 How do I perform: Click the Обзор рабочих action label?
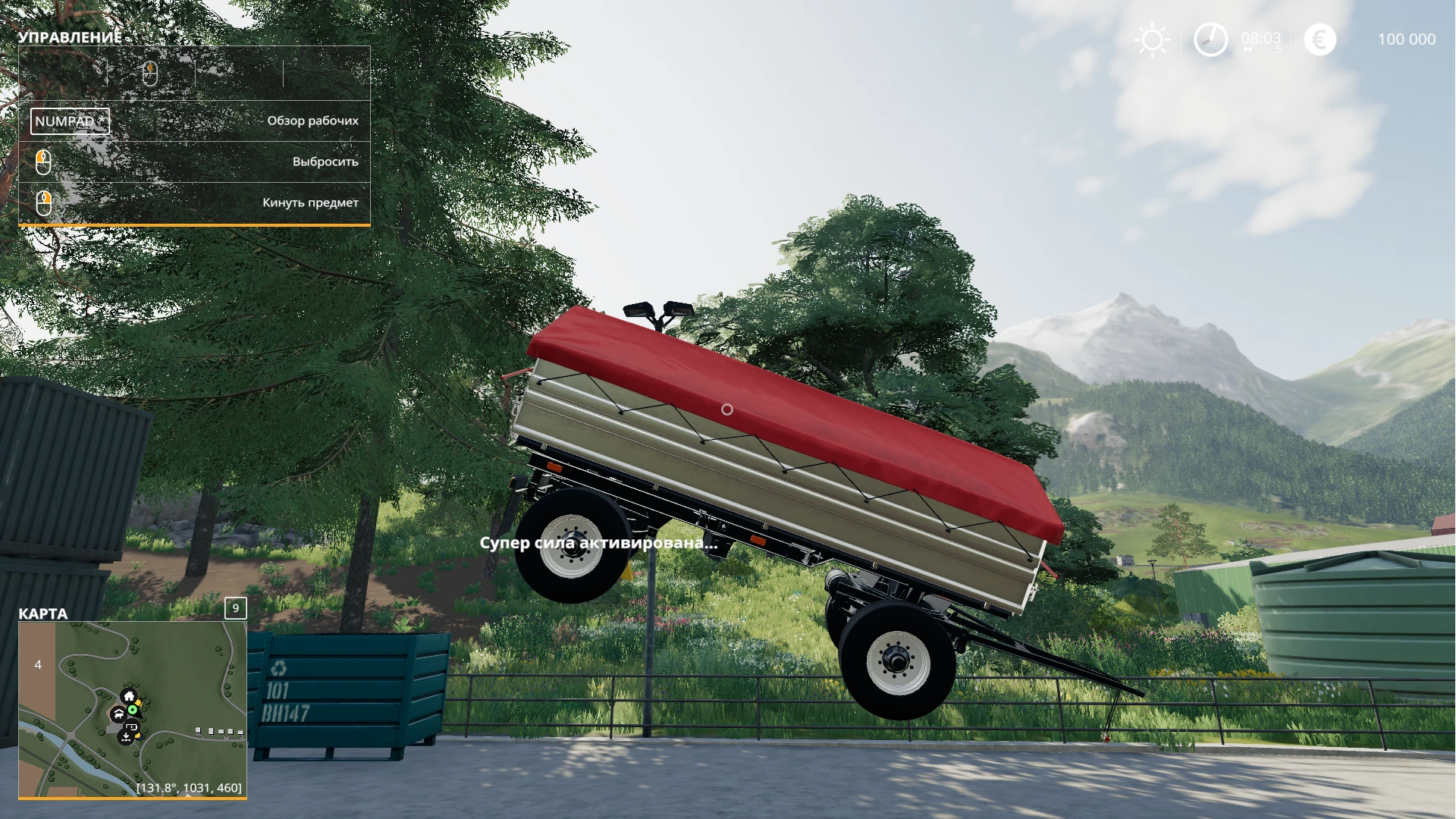click(312, 120)
